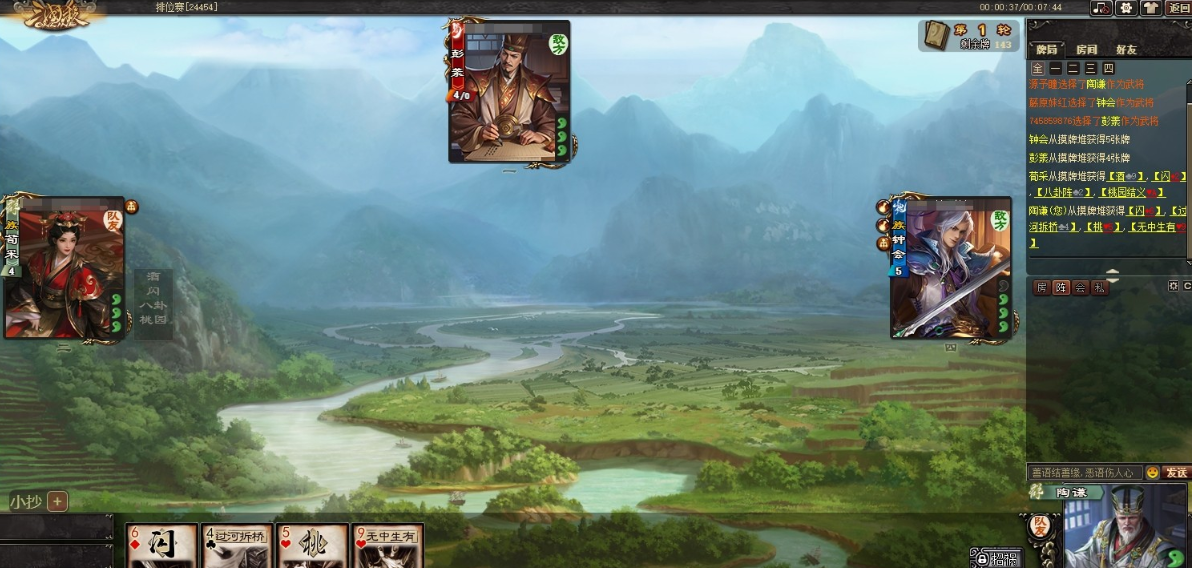The height and width of the screenshot is (568, 1192).
Task: Choose the 过河拆桥 card in hand
Action: (x=237, y=546)
